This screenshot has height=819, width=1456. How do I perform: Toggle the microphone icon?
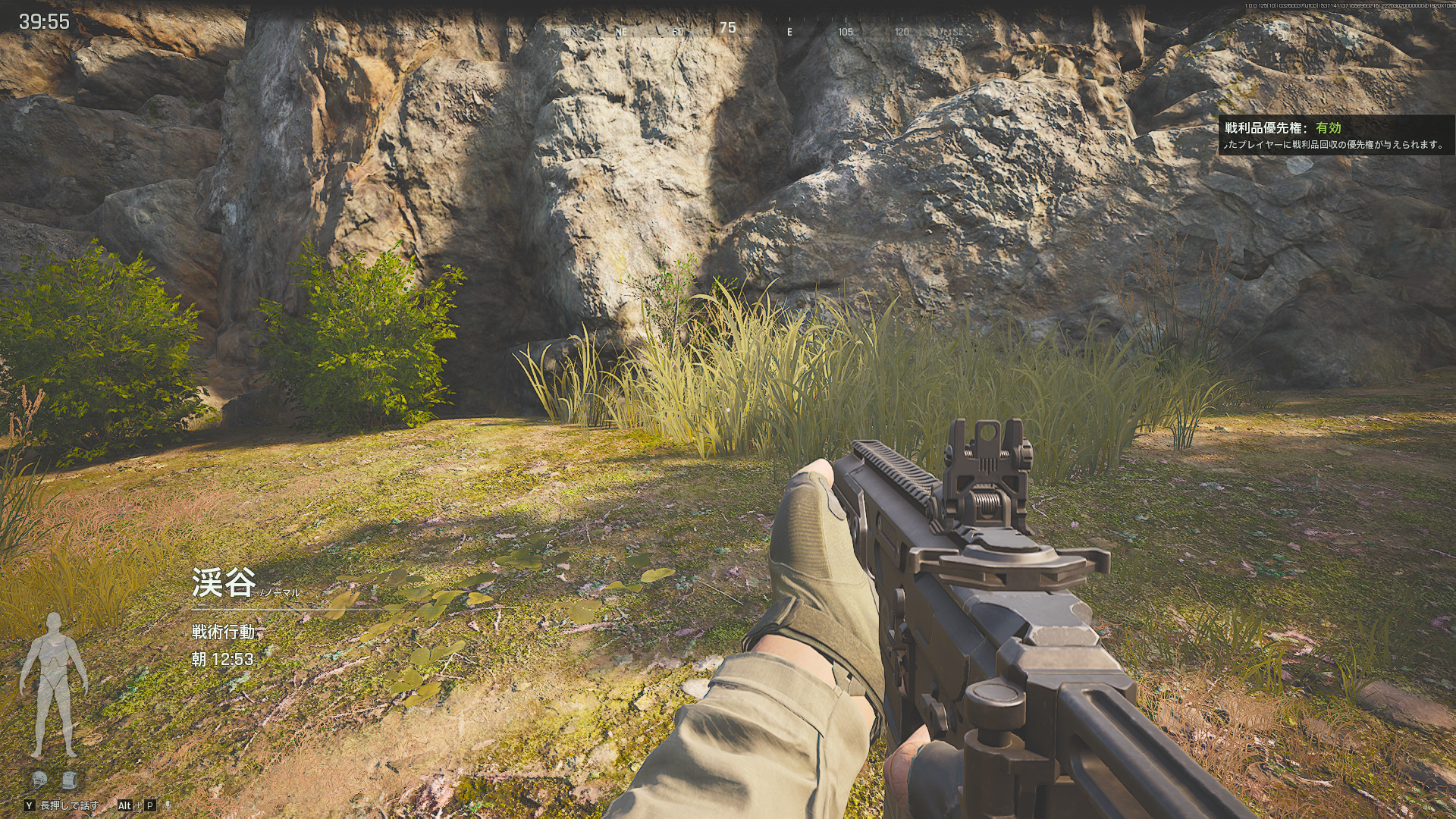tap(168, 805)
